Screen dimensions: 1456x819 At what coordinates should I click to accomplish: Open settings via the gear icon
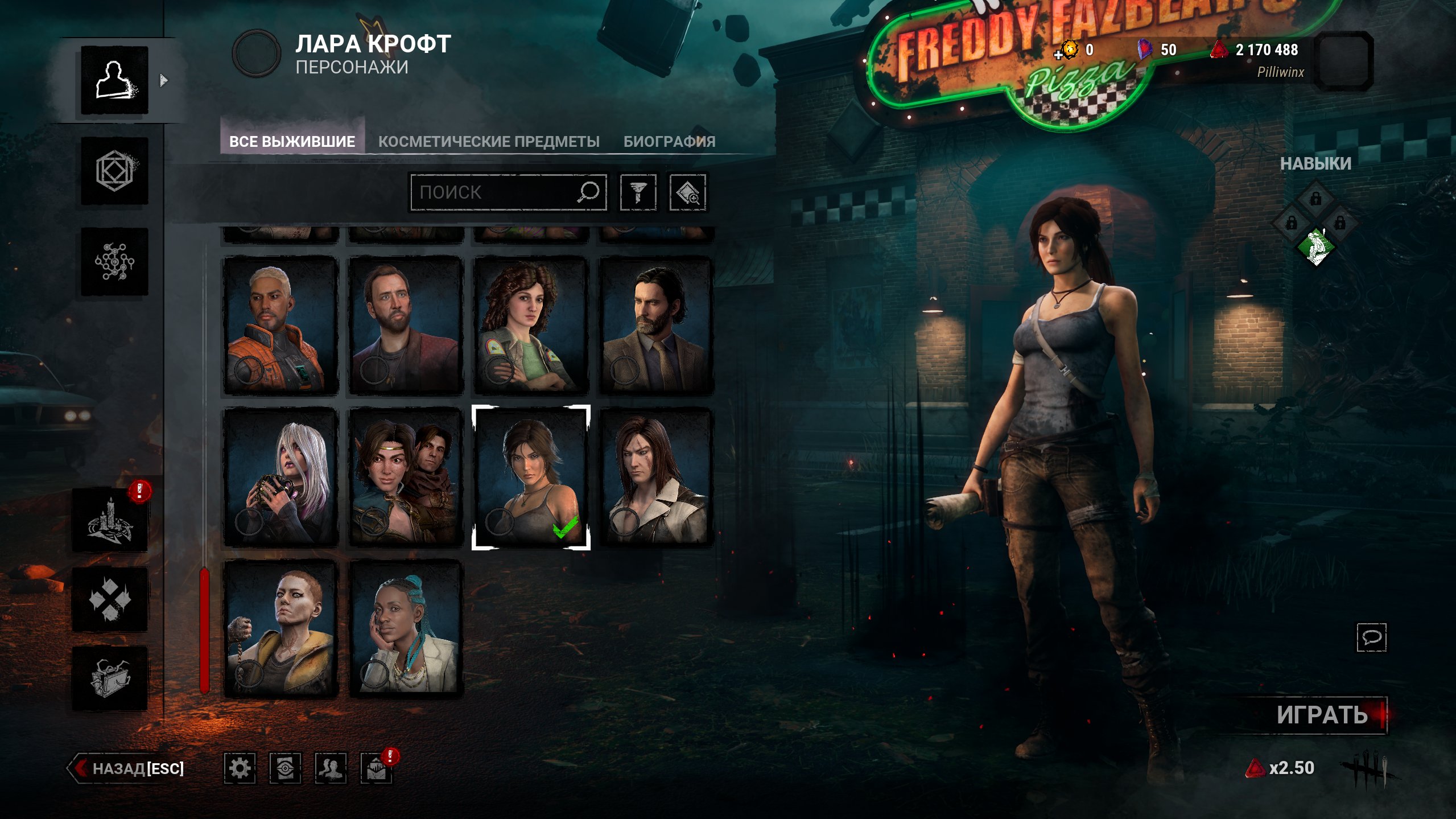click(240, 768)
